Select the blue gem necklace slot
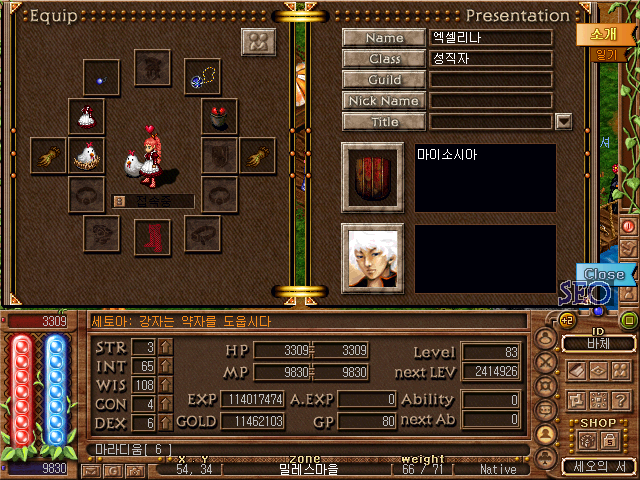The width and height of the screenshot is (640, 480). pos(205,73)
